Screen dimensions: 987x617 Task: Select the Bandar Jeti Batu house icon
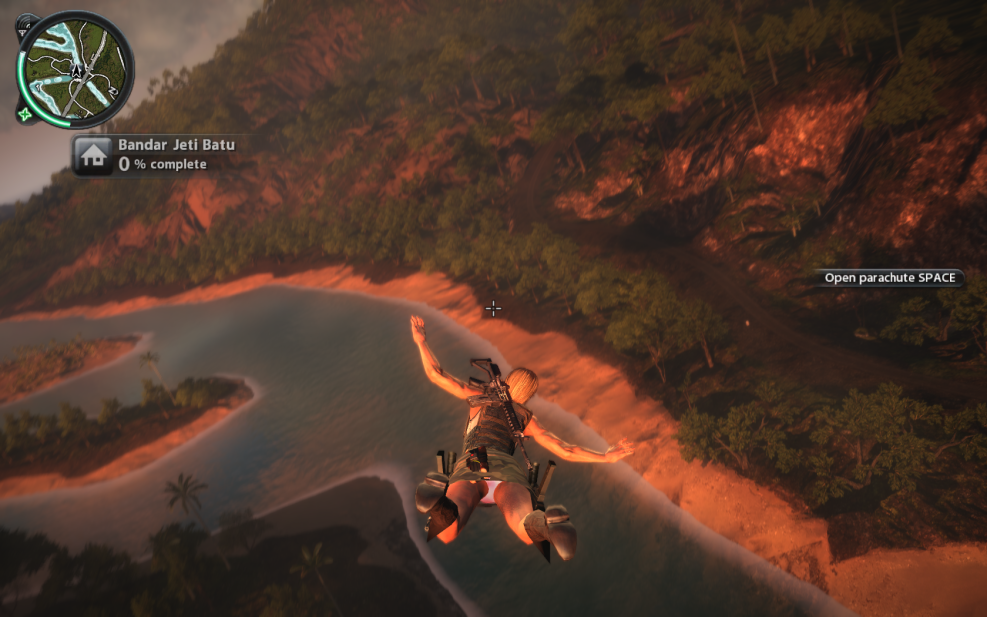point(92,155)
